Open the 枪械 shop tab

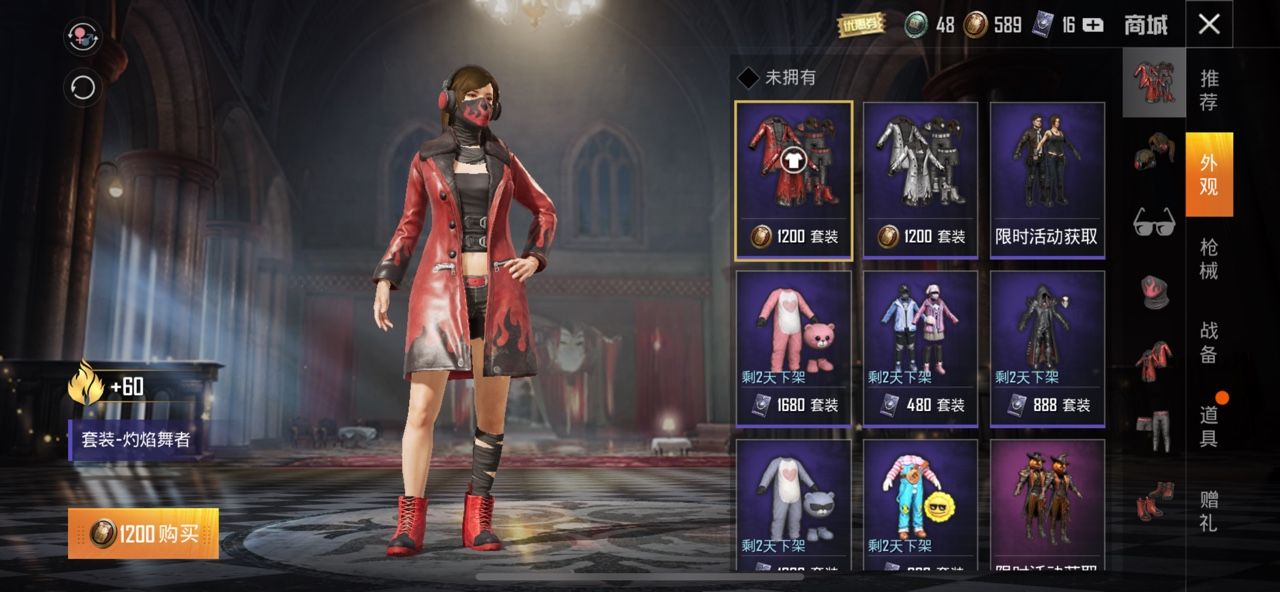[1209, 259]
